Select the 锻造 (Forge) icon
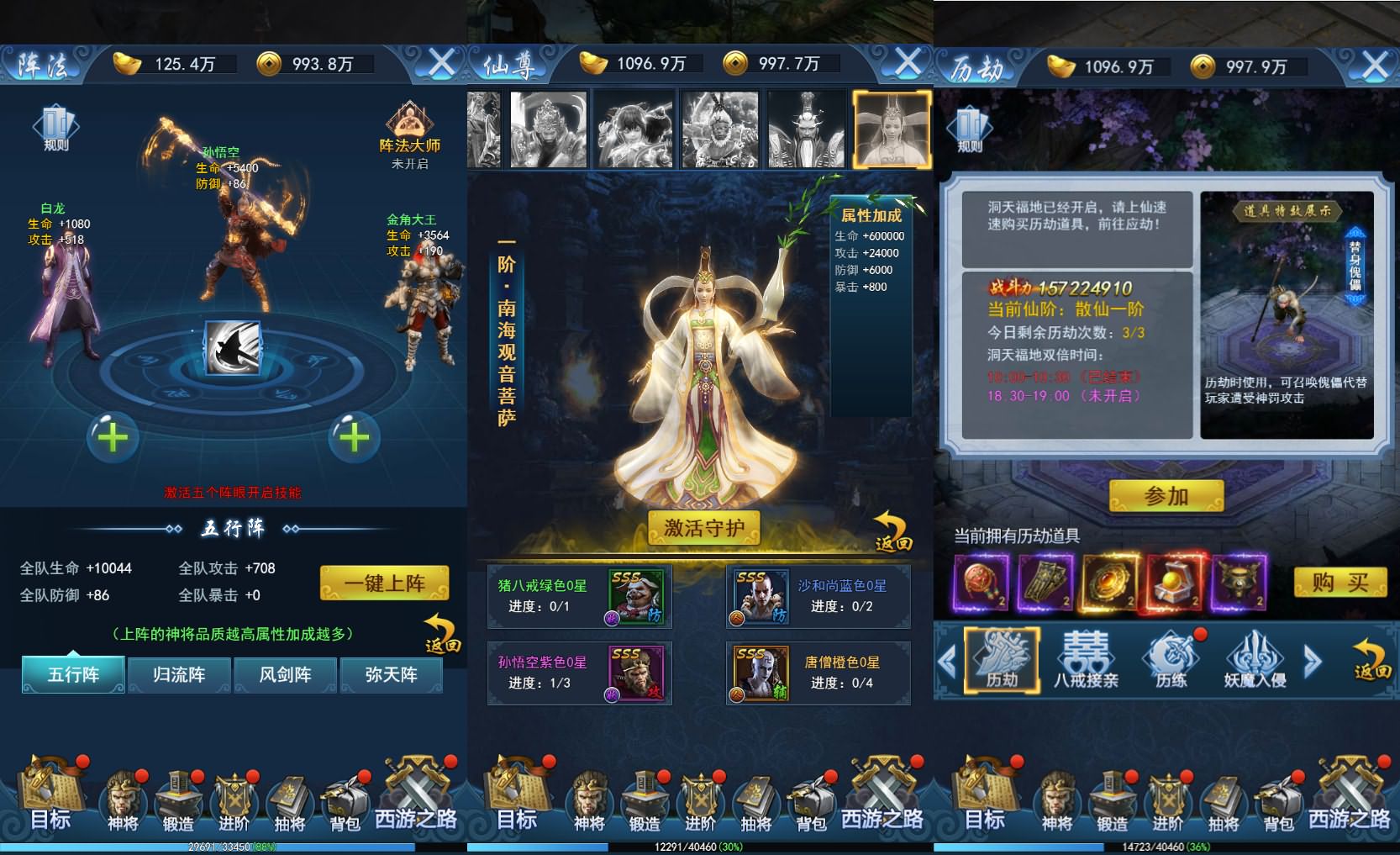Image resolution: width=1400 pixels, height=855 pixels. pyautogui.click(x=179, y=799)
